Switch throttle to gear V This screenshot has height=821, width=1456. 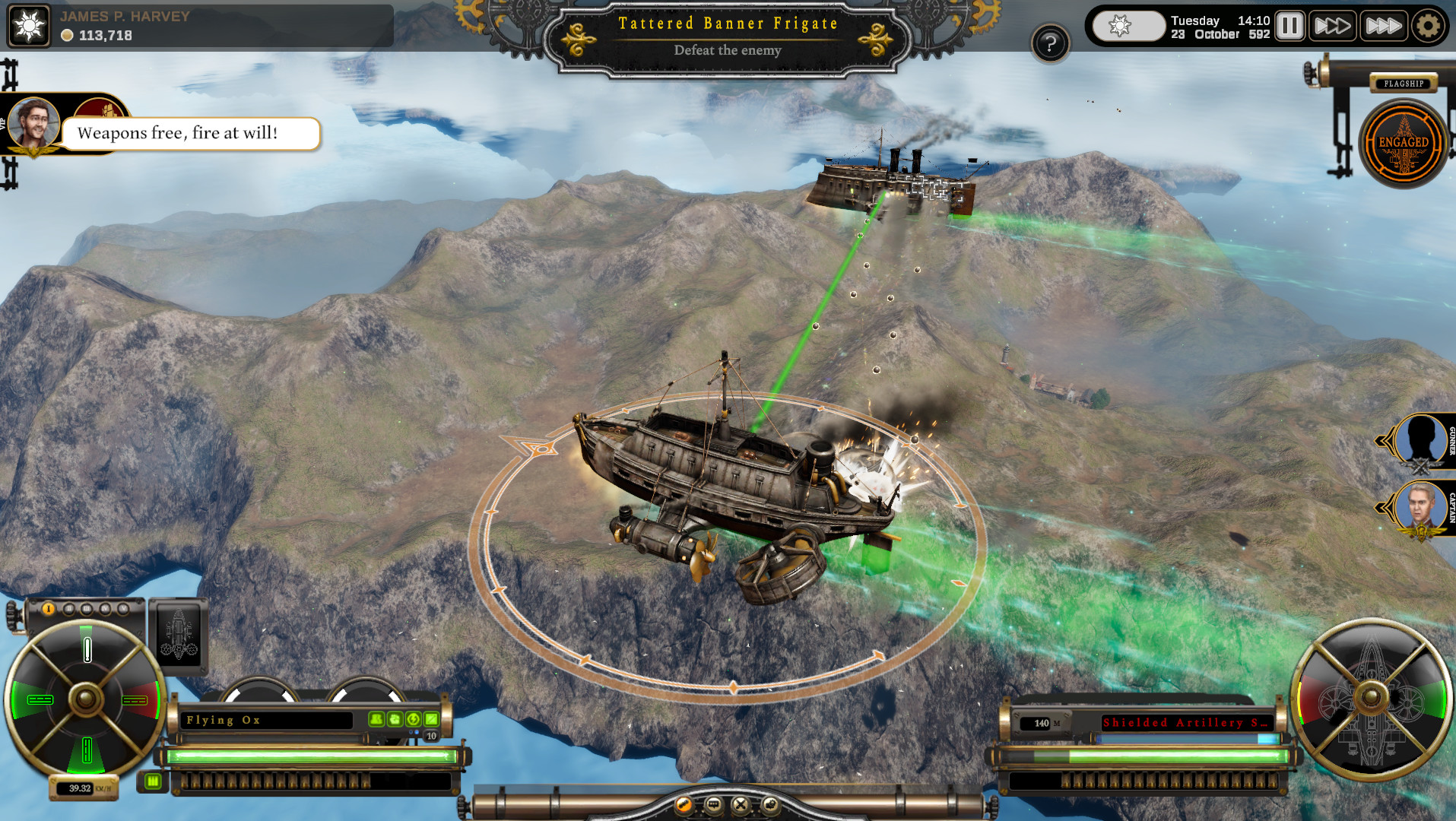(x=124, y=608)
